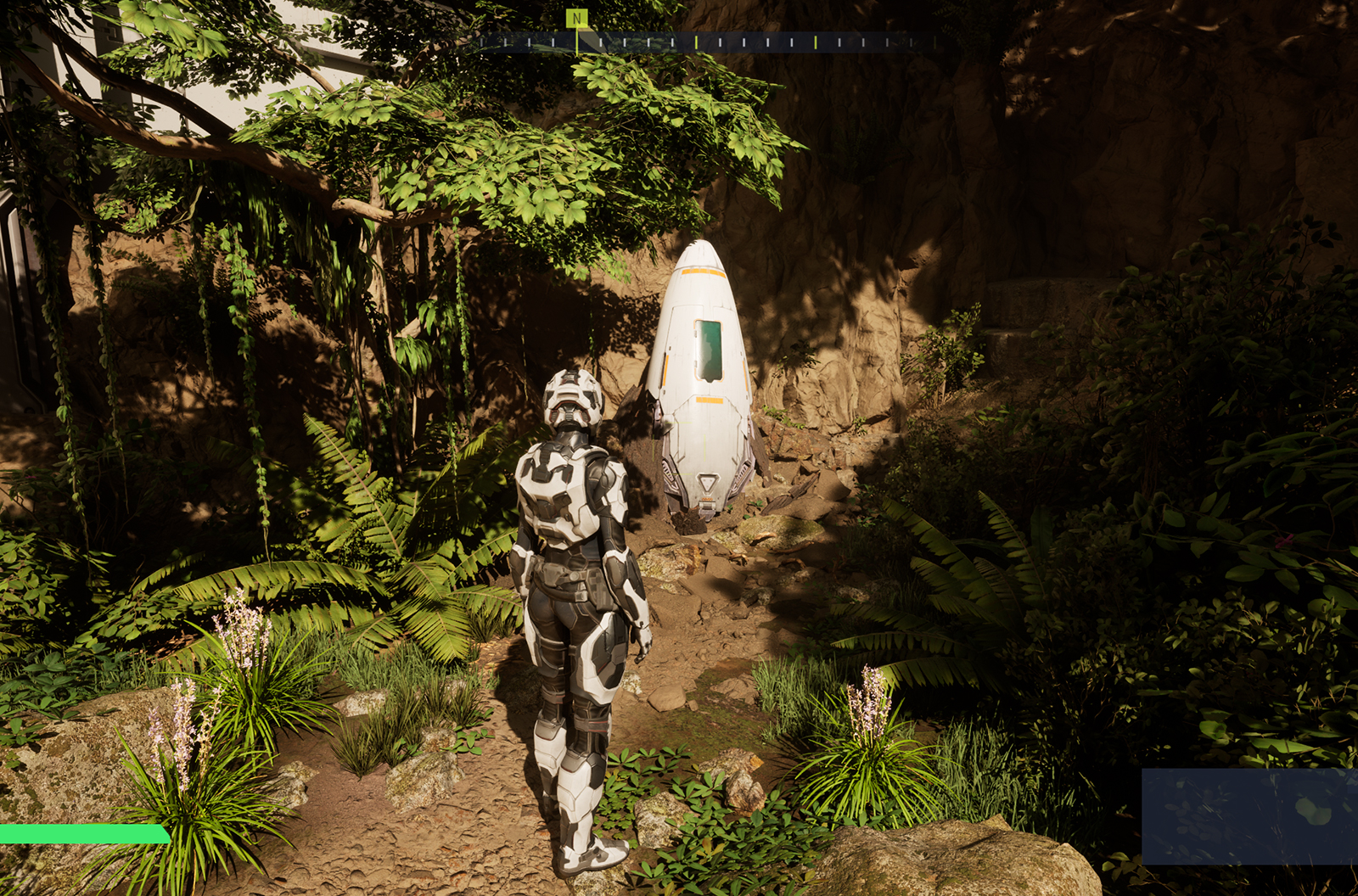Screen dimensions: 1358x896
Task: Click the dark minimap panel
Action: pos(1249,816)
